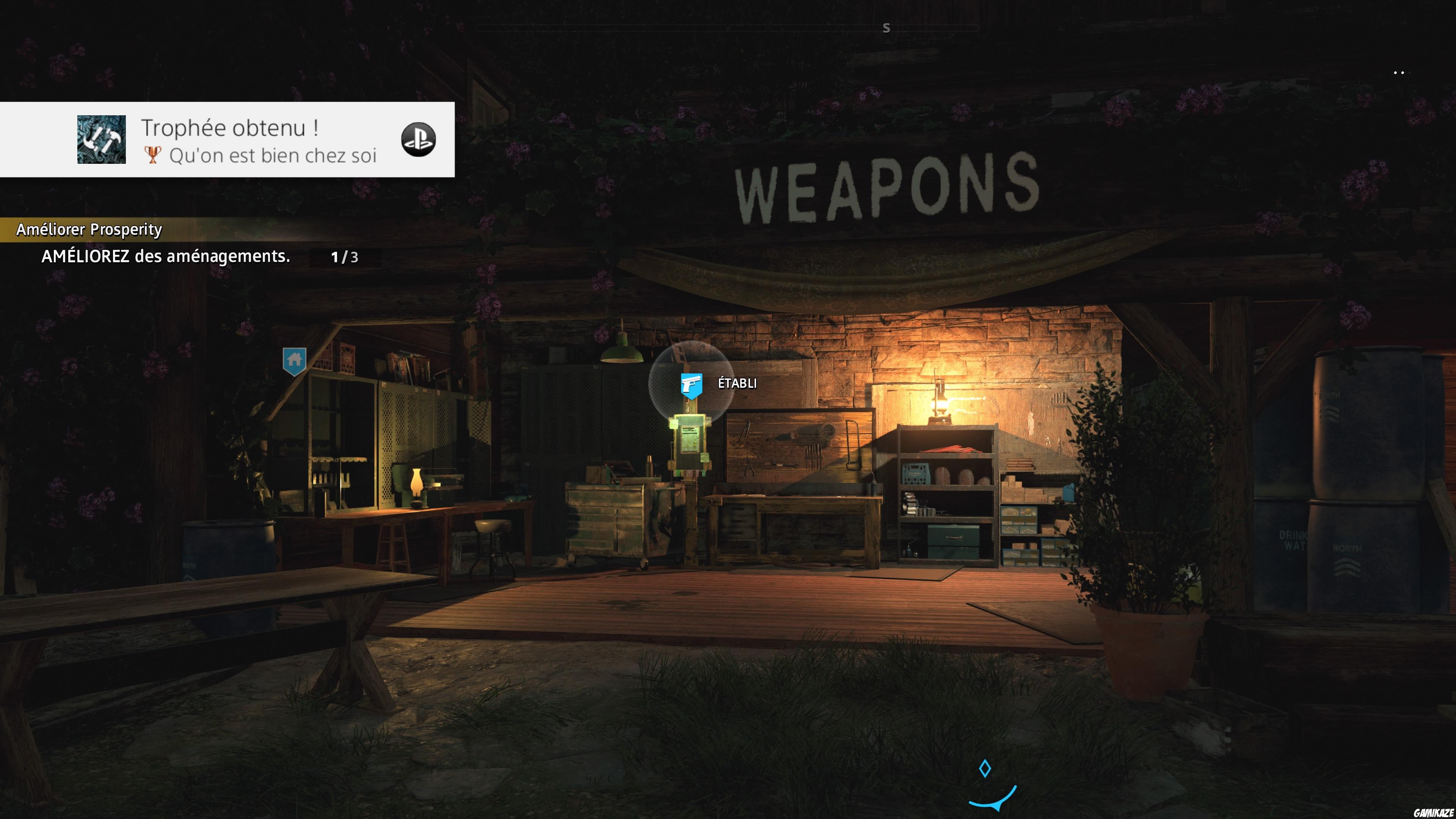The height and width of the screenshot is (819, 1456).
Task: Click the blue diamond objective marker
Action: point(985,769)
